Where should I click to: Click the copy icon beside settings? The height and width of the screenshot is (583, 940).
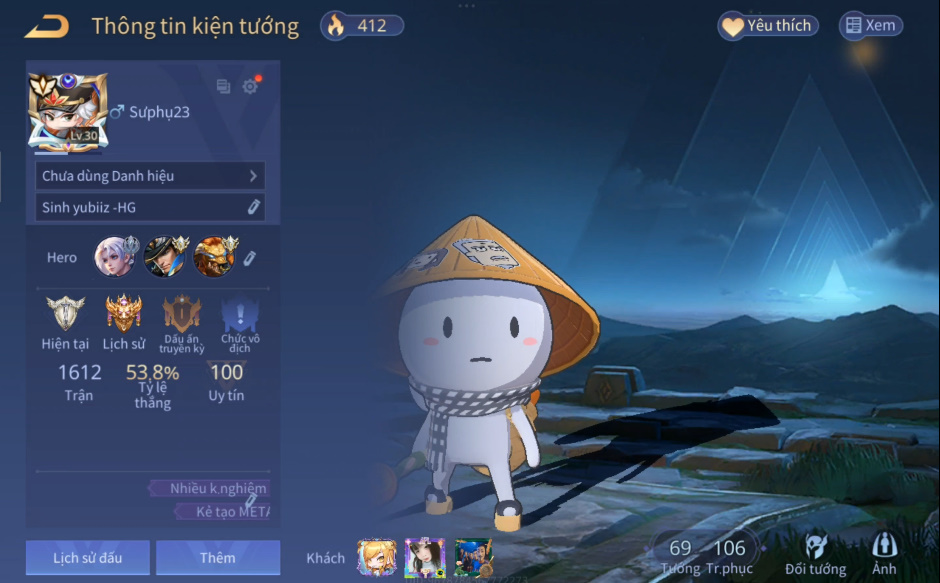(223, 87)
